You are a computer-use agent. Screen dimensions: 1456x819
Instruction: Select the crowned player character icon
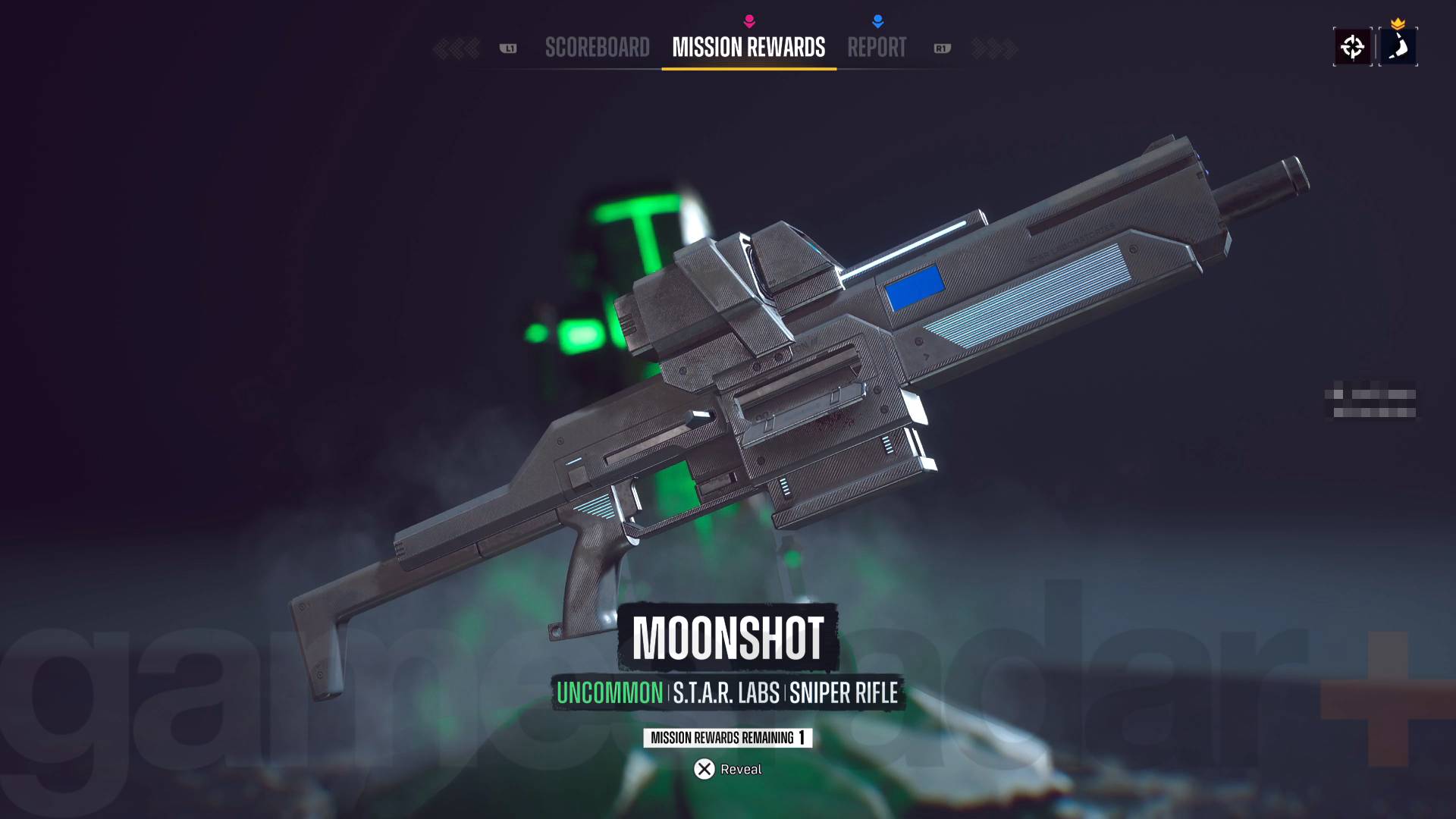(x=1398, y=47)
